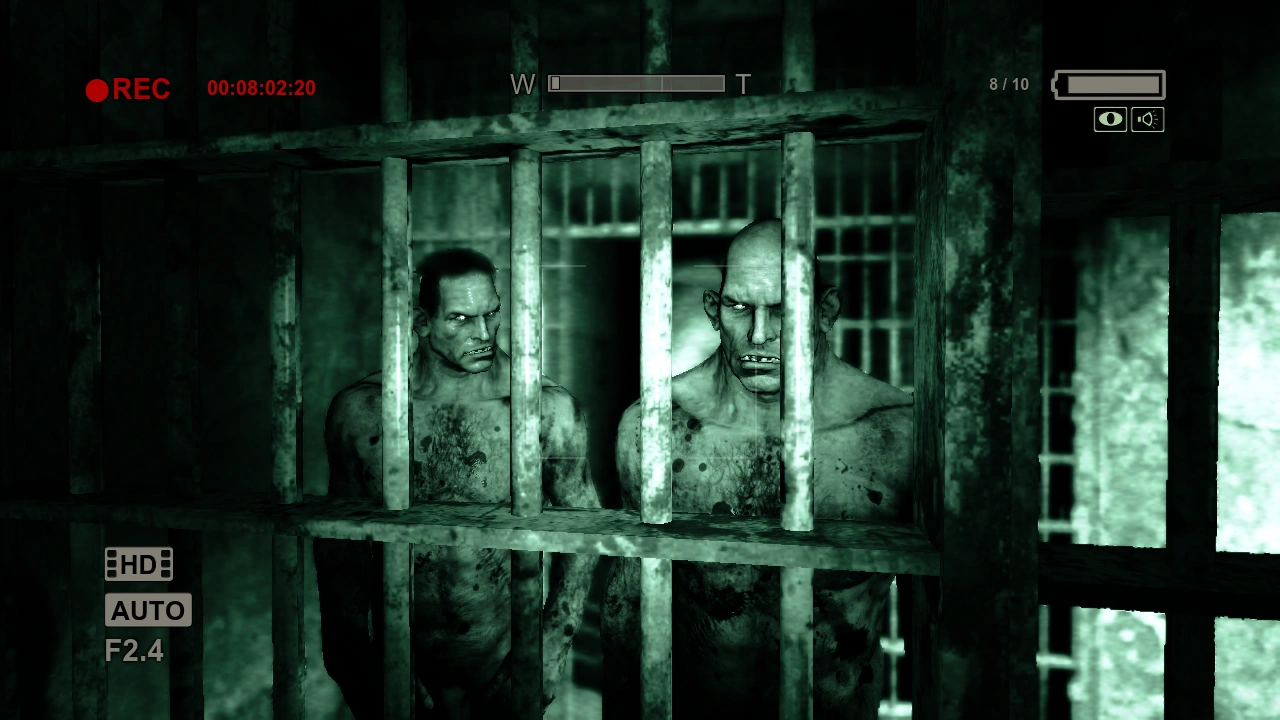1280x720 pixels.
Task: Click the REC text label
Action: [142, 90]
